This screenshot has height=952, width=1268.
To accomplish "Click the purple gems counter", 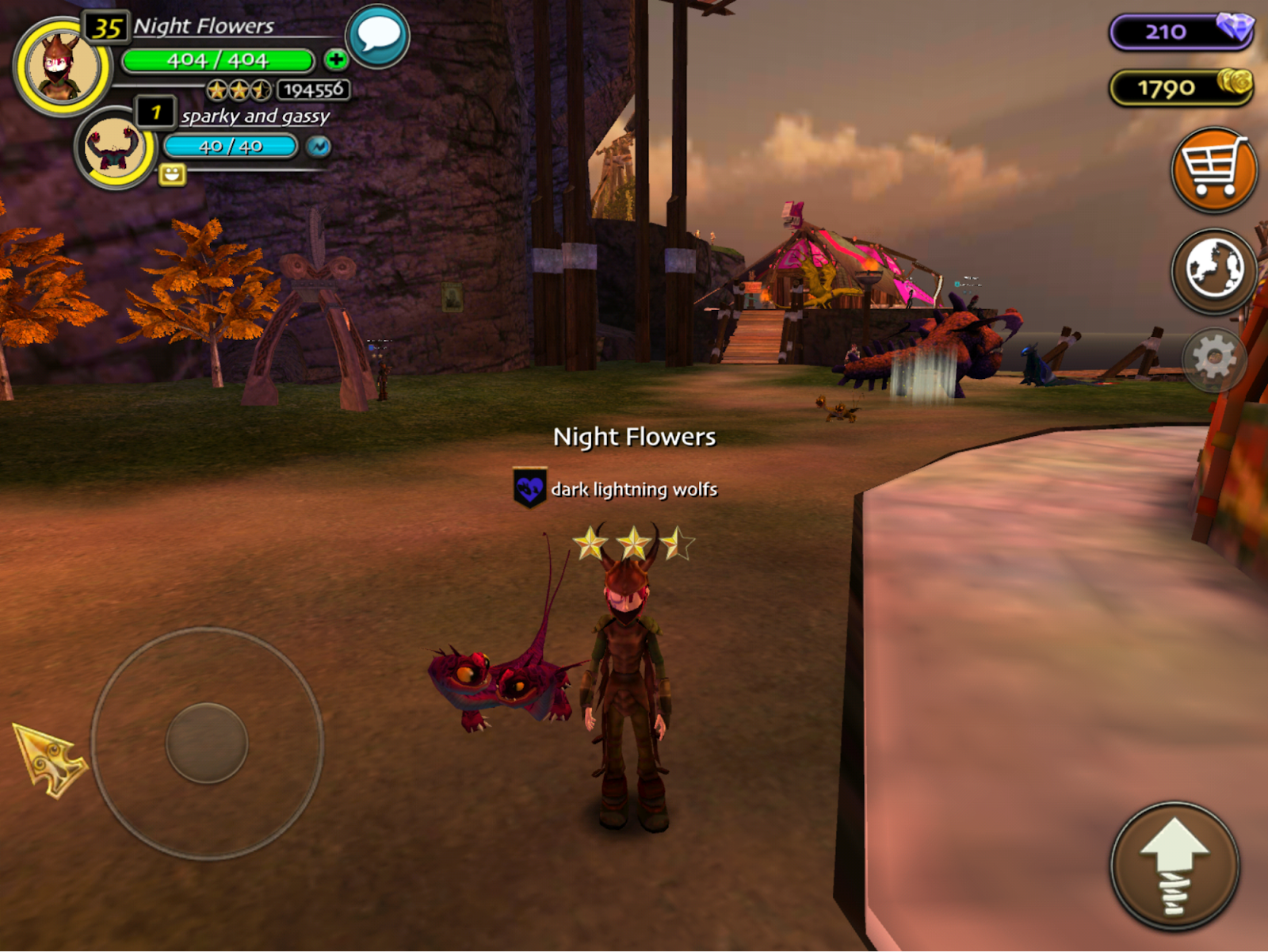I will pyautogui.click(x=1181, y=32).
